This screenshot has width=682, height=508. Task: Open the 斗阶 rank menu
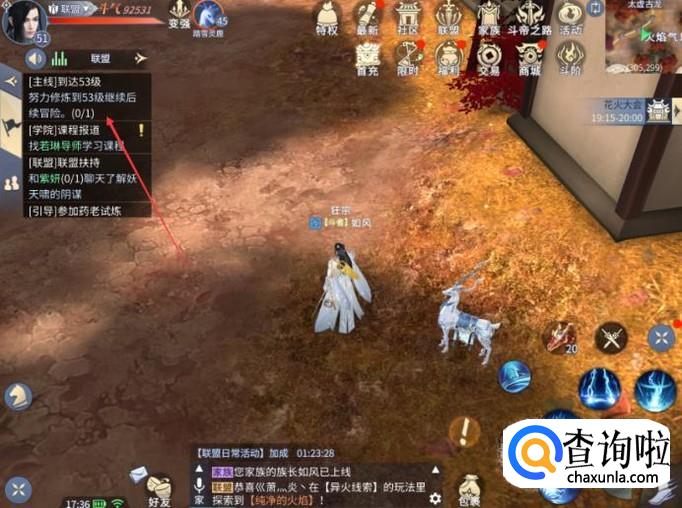pyautogui.click(x=570, y=58)
